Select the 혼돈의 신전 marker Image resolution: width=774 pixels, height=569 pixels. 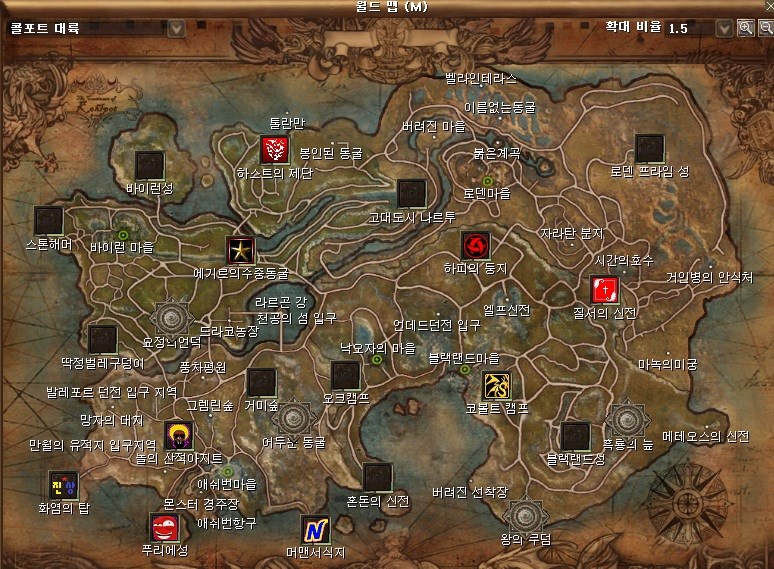click(377, 478)
